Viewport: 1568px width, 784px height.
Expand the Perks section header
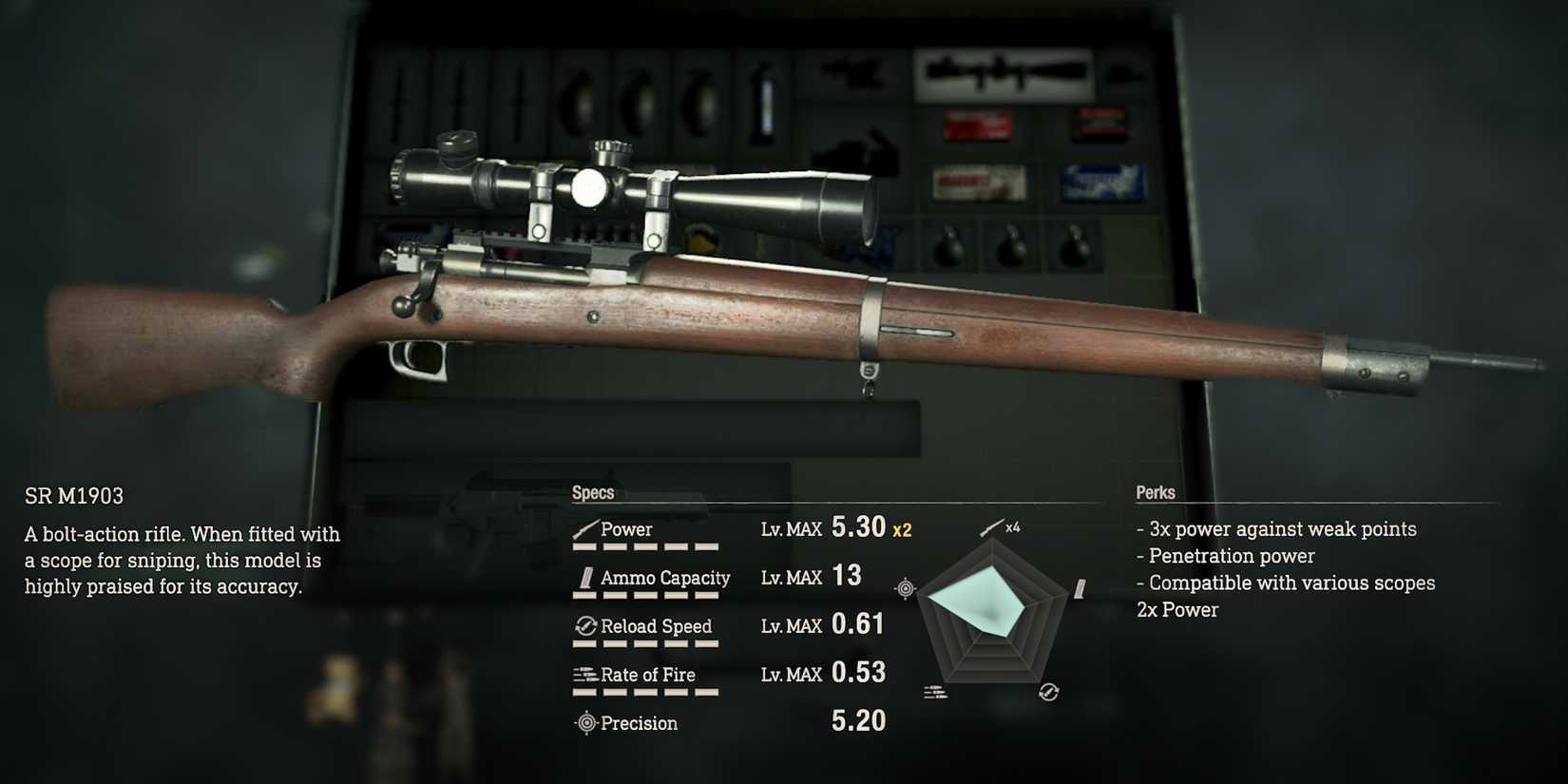coord(1156,492)
